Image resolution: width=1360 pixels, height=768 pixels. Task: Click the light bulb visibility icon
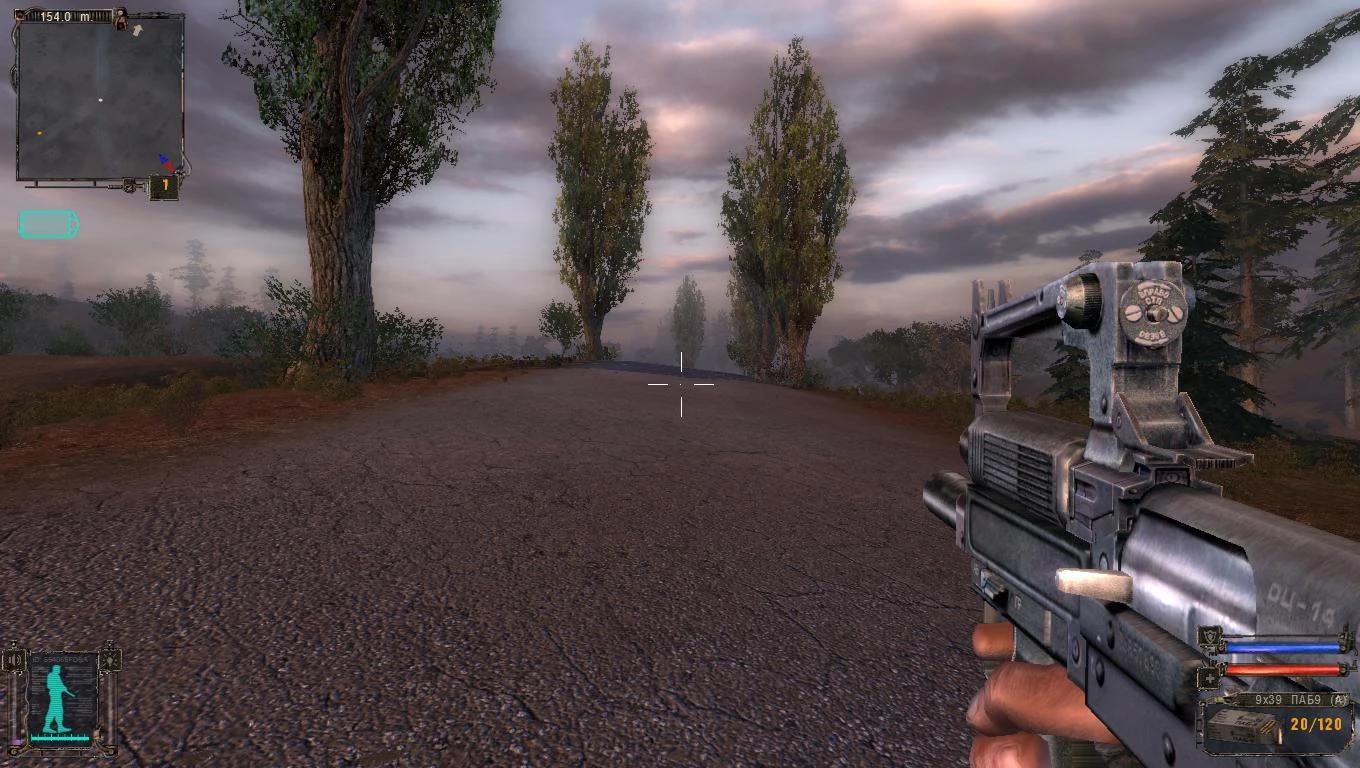click(x=111, y=660)
